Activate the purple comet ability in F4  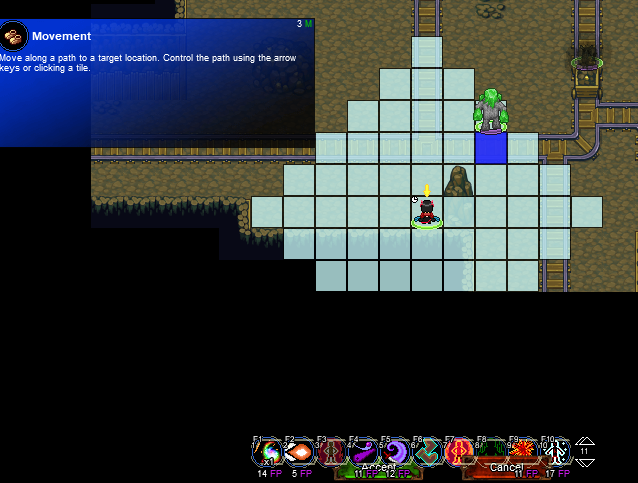click(363, 452)
